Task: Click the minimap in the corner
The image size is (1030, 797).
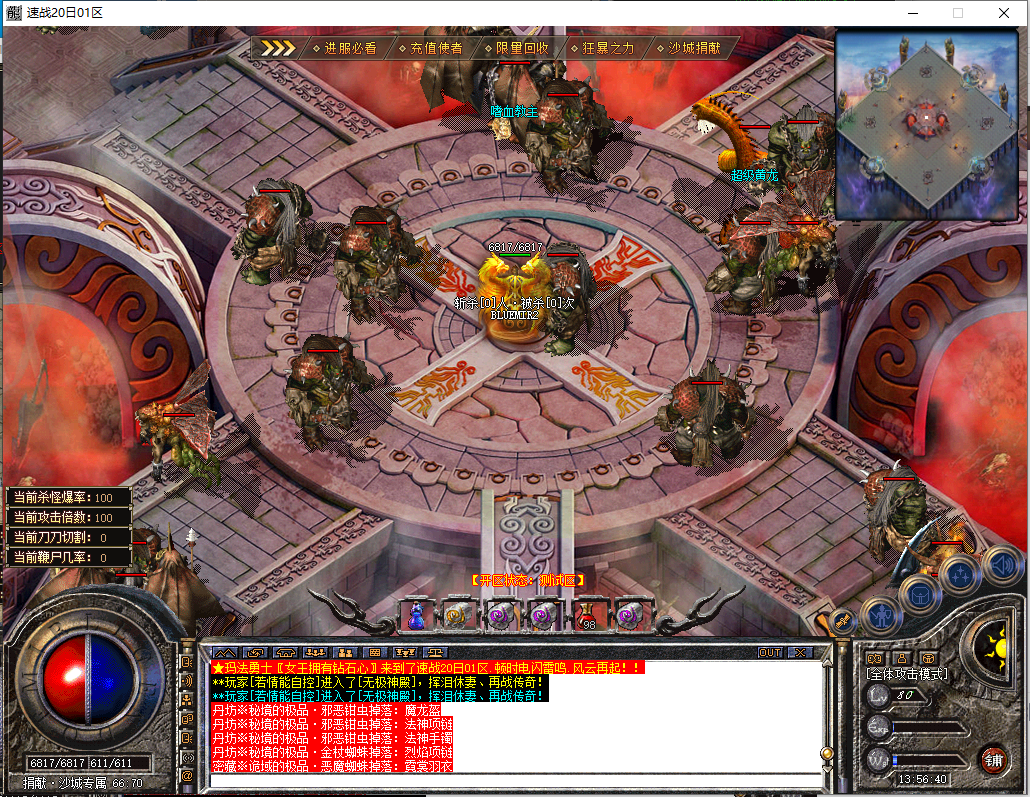Action: click(x=926, y=124)
